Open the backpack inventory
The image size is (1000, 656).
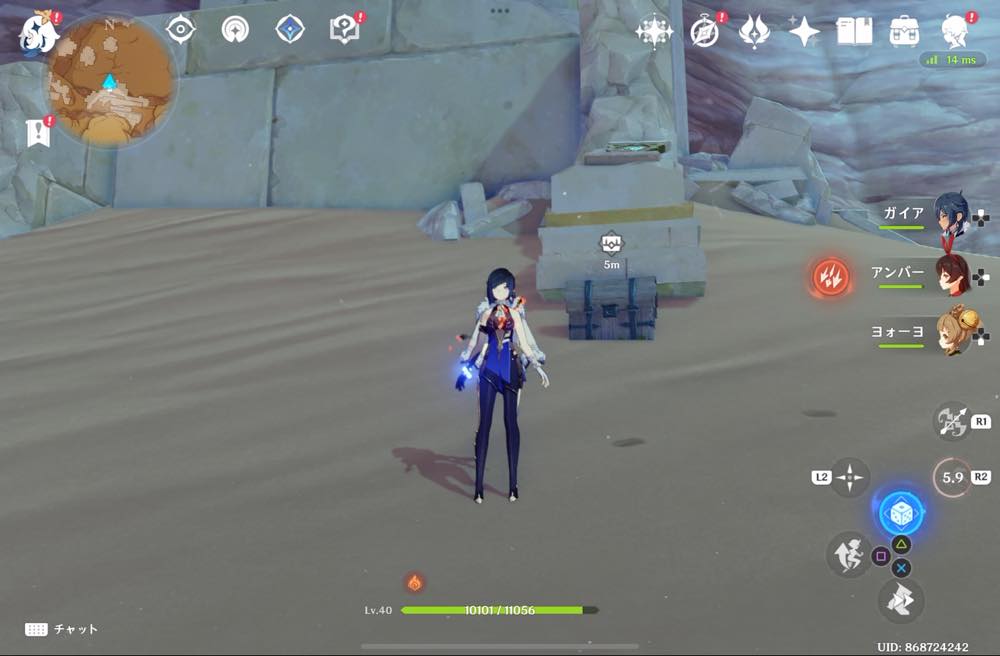[x=905, y=32]
